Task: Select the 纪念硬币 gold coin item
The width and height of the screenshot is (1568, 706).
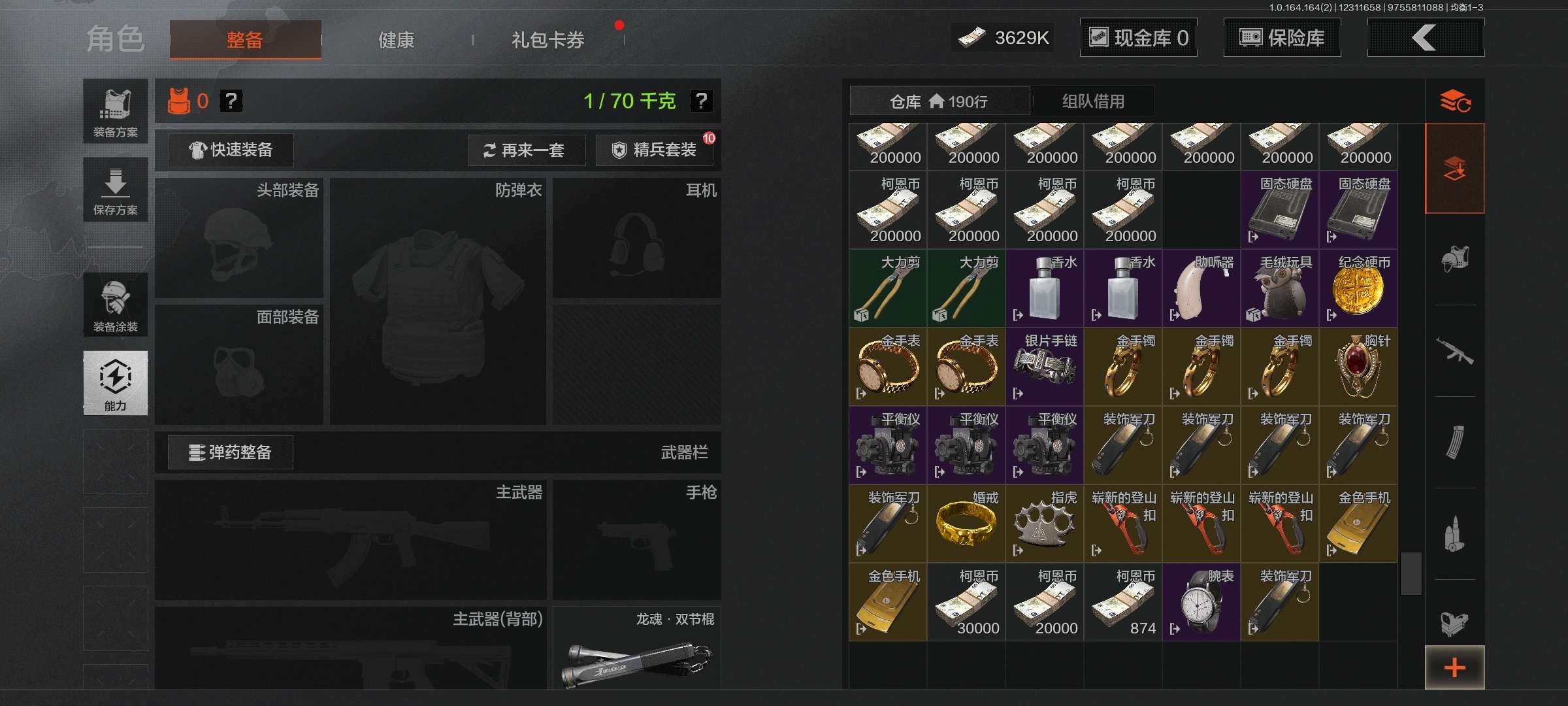Action: 1358,289
